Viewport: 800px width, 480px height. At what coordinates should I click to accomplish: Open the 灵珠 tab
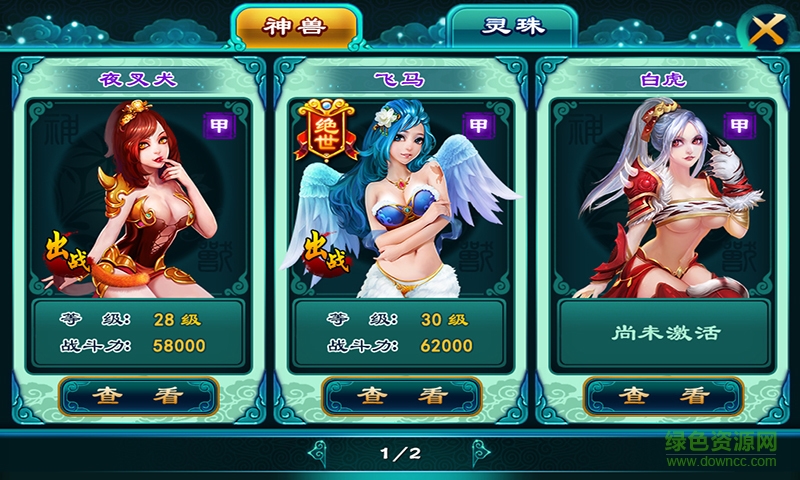click(512, 26)
